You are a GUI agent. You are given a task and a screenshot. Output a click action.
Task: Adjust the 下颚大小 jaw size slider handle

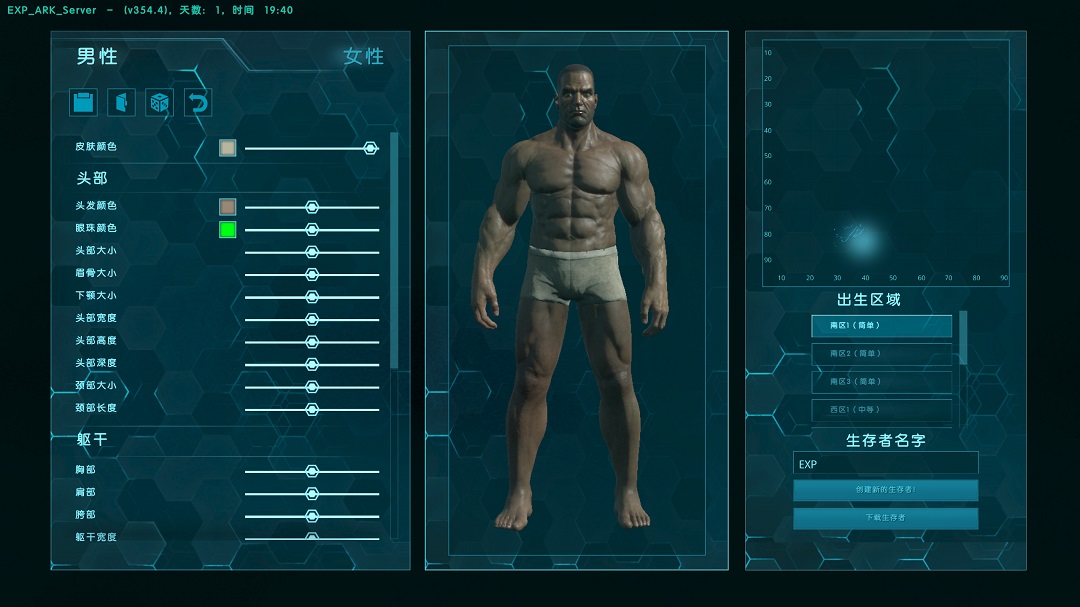click(x=312, y=297)
